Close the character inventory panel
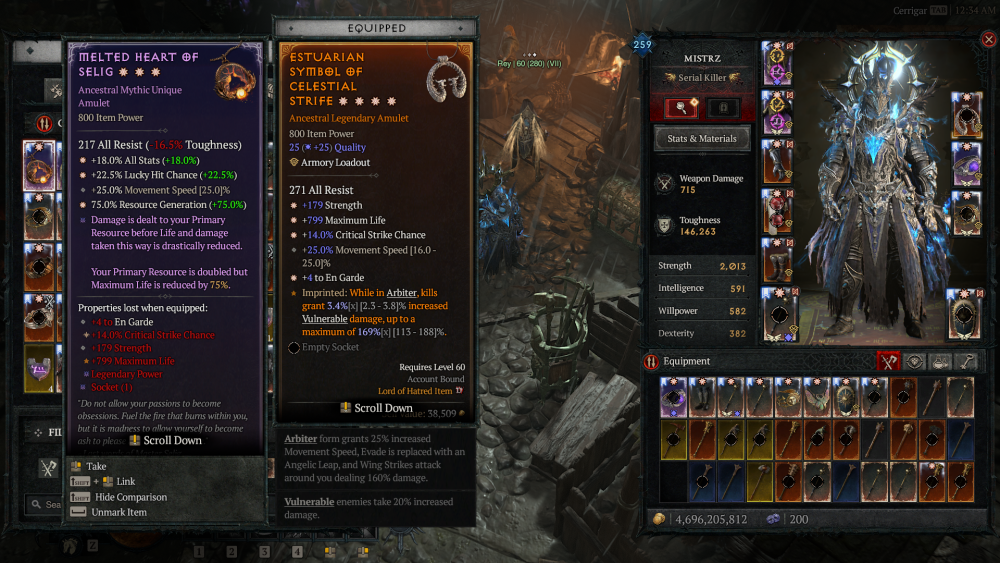 point(988,40)
